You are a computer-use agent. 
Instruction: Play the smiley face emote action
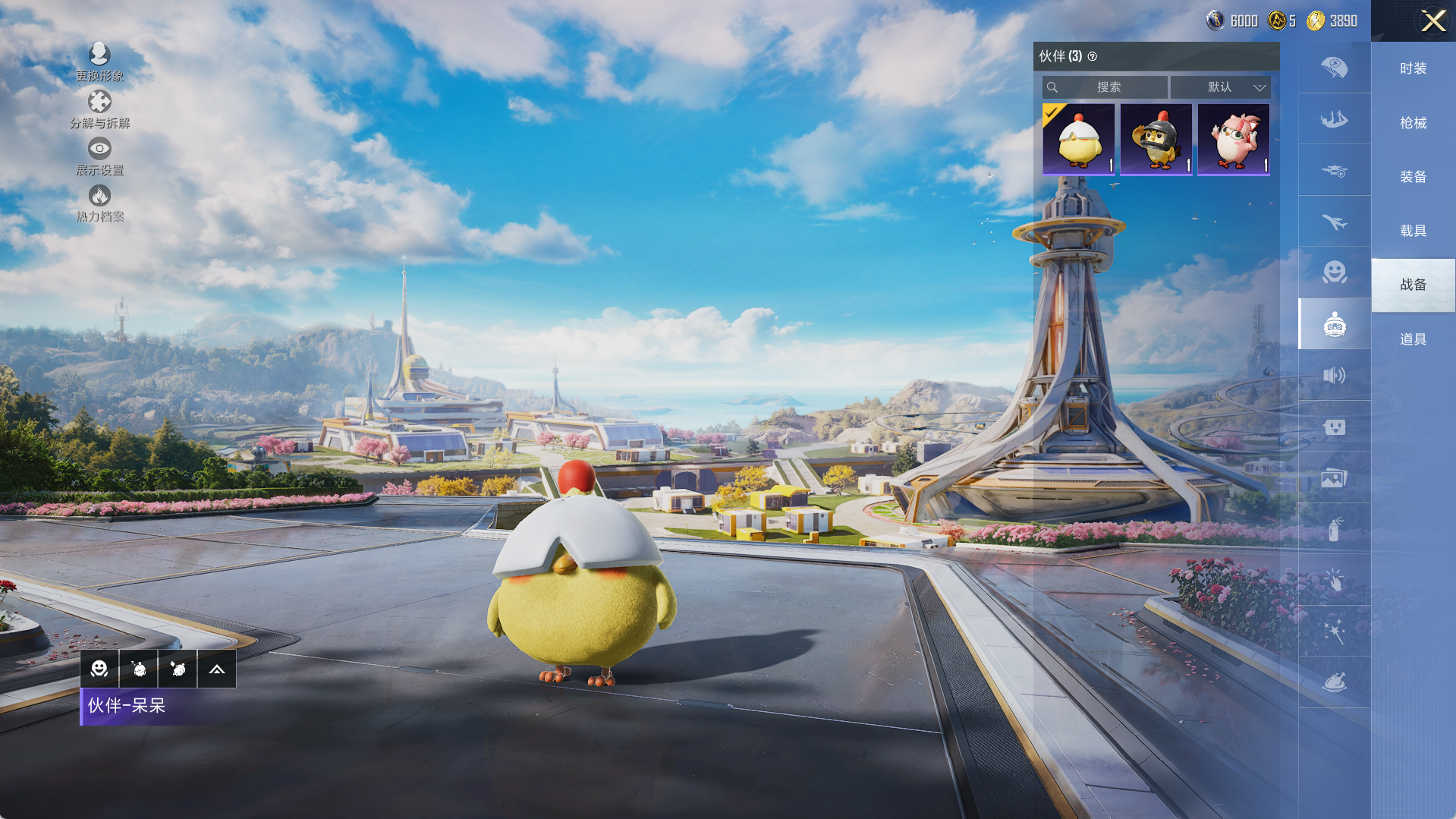(x=99, y=669)
